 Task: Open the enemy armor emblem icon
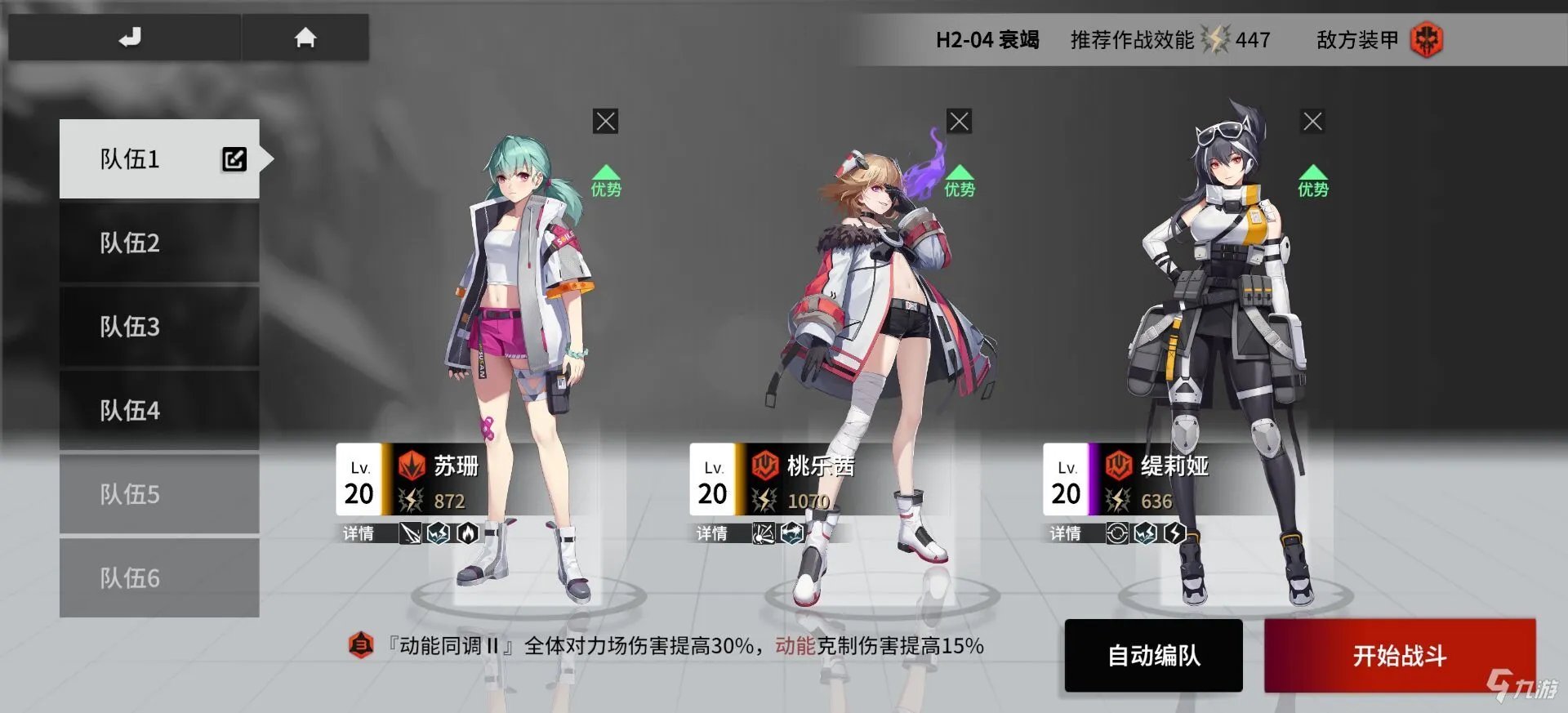pos(1424,38)
